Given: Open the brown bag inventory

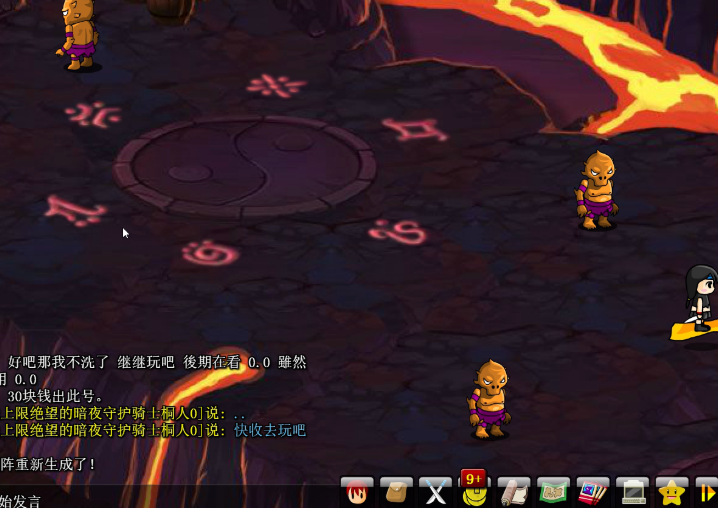Looking at the screenshot, I should [396, 492].
